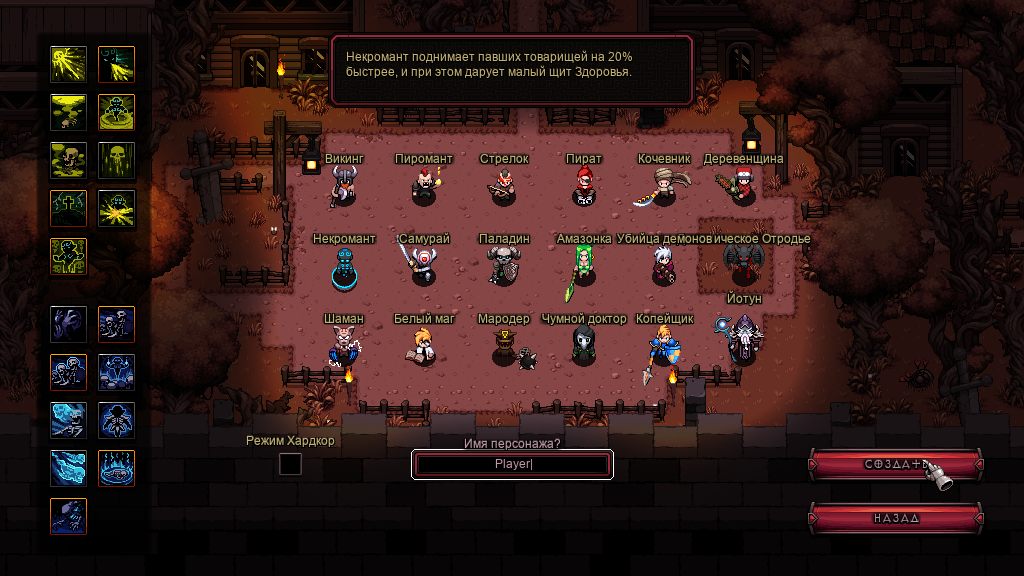
Task: Click the character name input field
Action: point(512,464)
